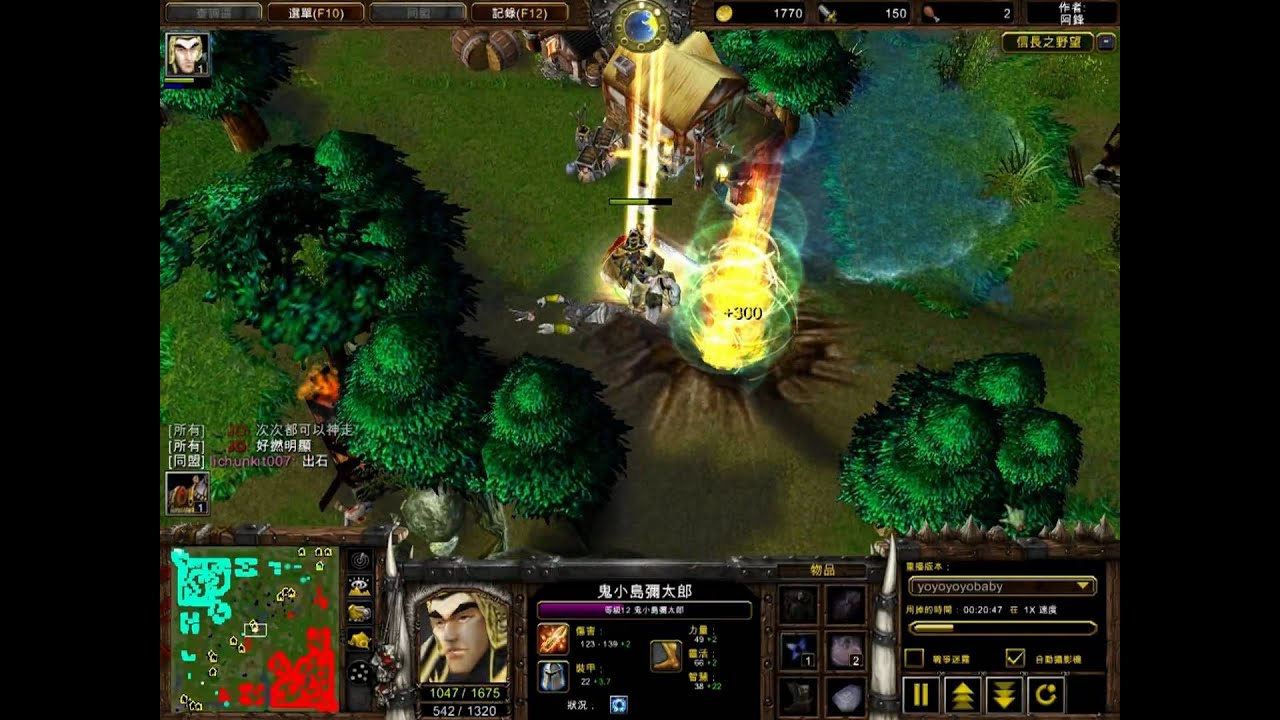Click the minimap signal ping button
This screenshot has height=720, width=1280.
point(359,560)
